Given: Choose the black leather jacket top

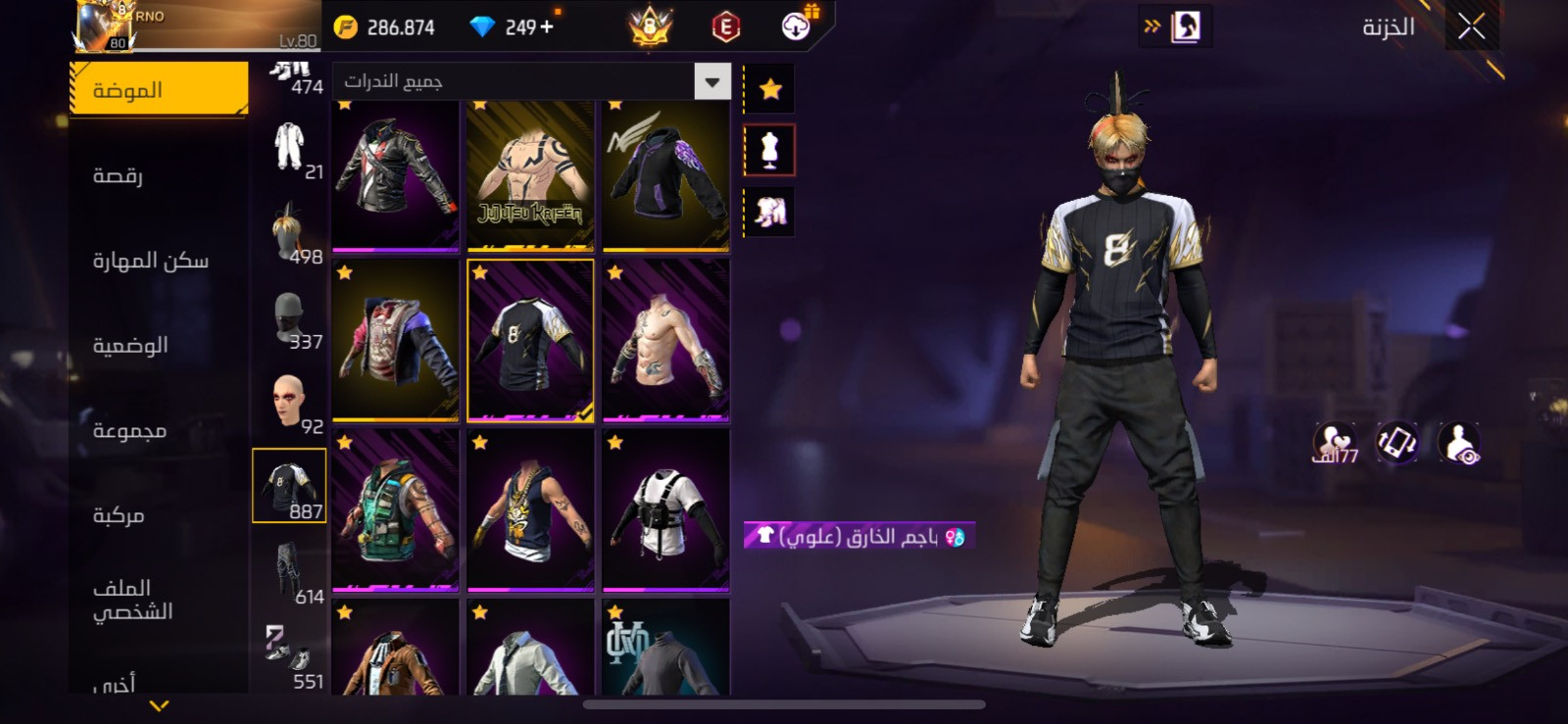Looking at the screenshot, I should point(396,176).
